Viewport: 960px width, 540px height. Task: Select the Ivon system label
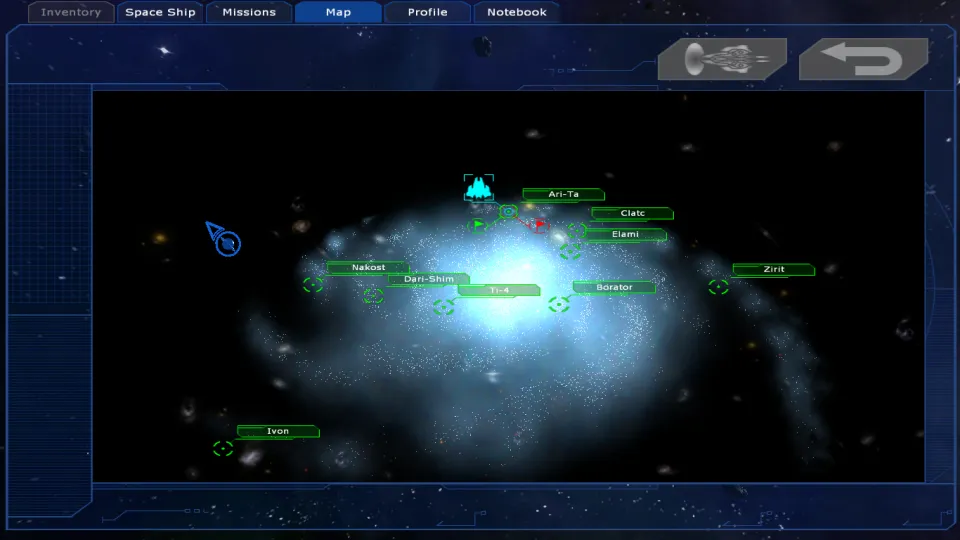pyautogui.click(x=278, y=432)
